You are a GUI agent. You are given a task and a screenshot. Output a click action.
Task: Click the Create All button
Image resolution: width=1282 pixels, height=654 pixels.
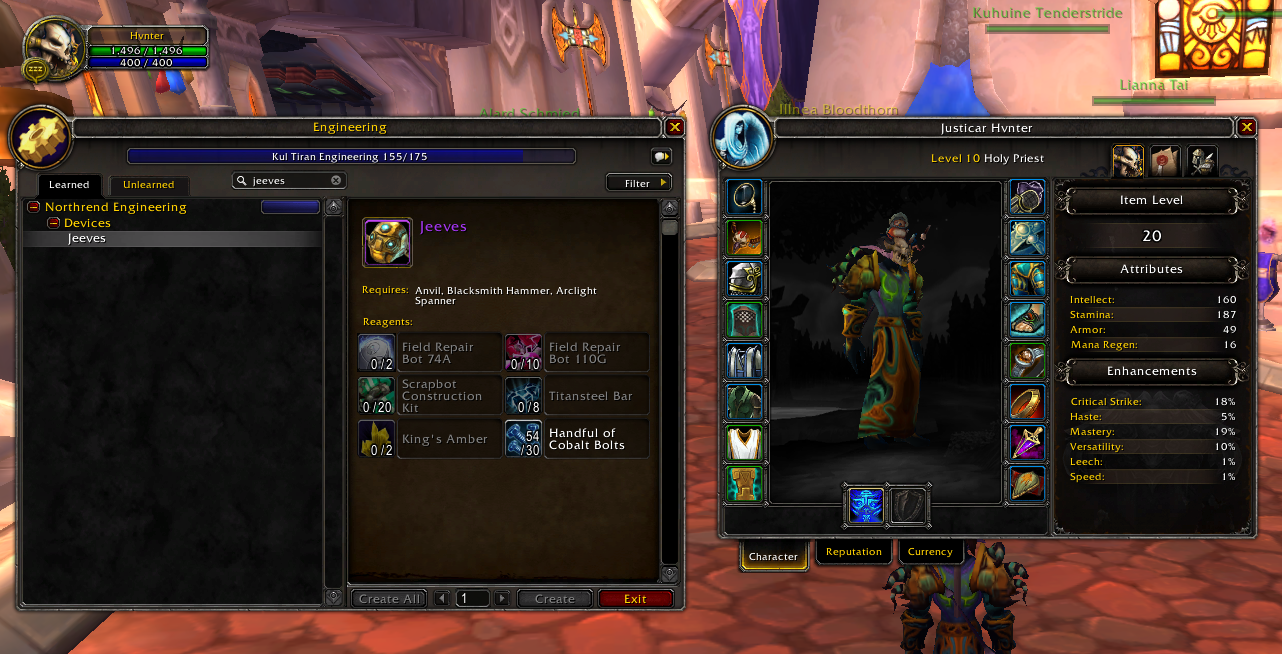point(389,599)
